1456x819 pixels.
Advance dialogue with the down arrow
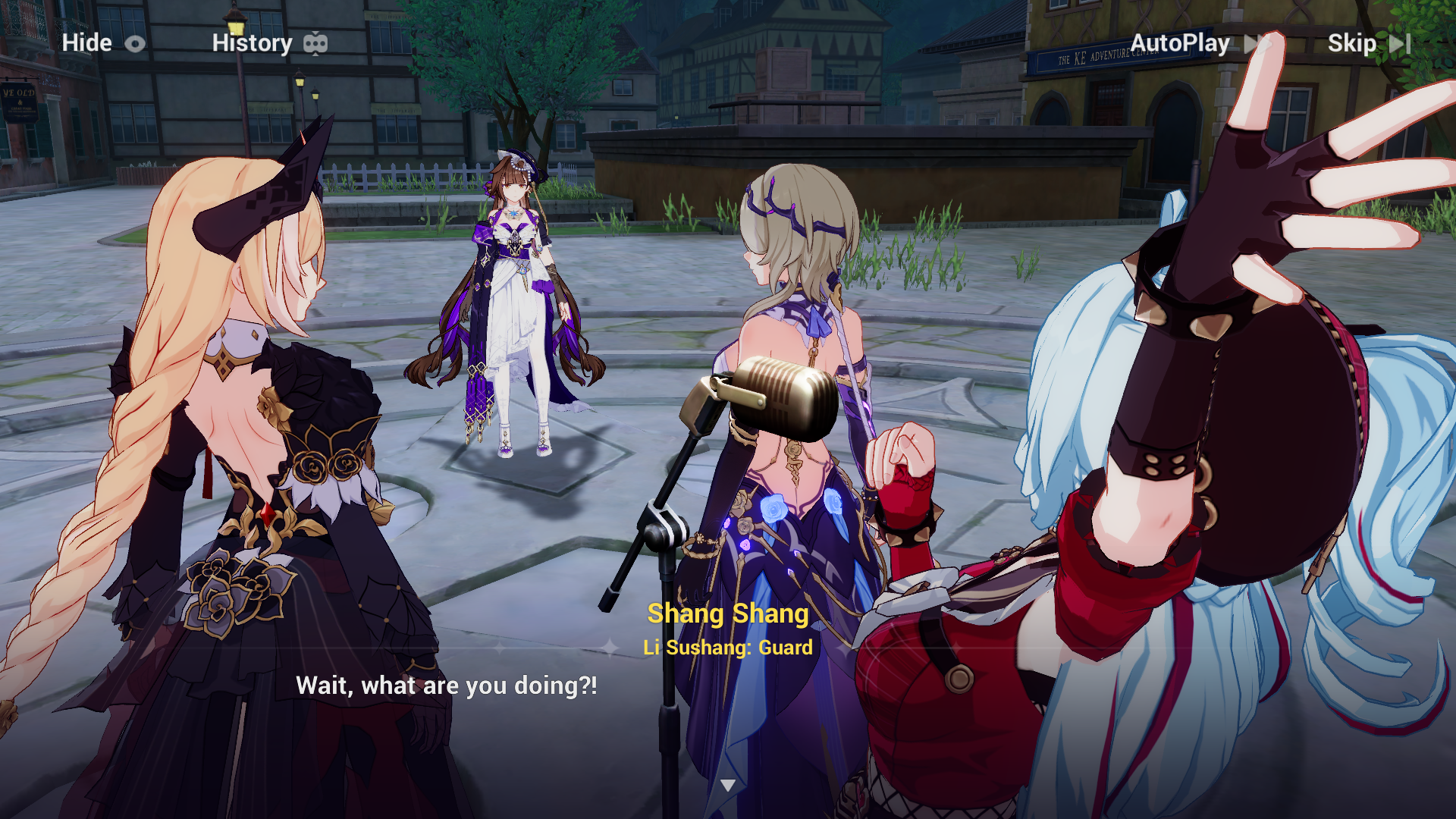tap(728, 786)
